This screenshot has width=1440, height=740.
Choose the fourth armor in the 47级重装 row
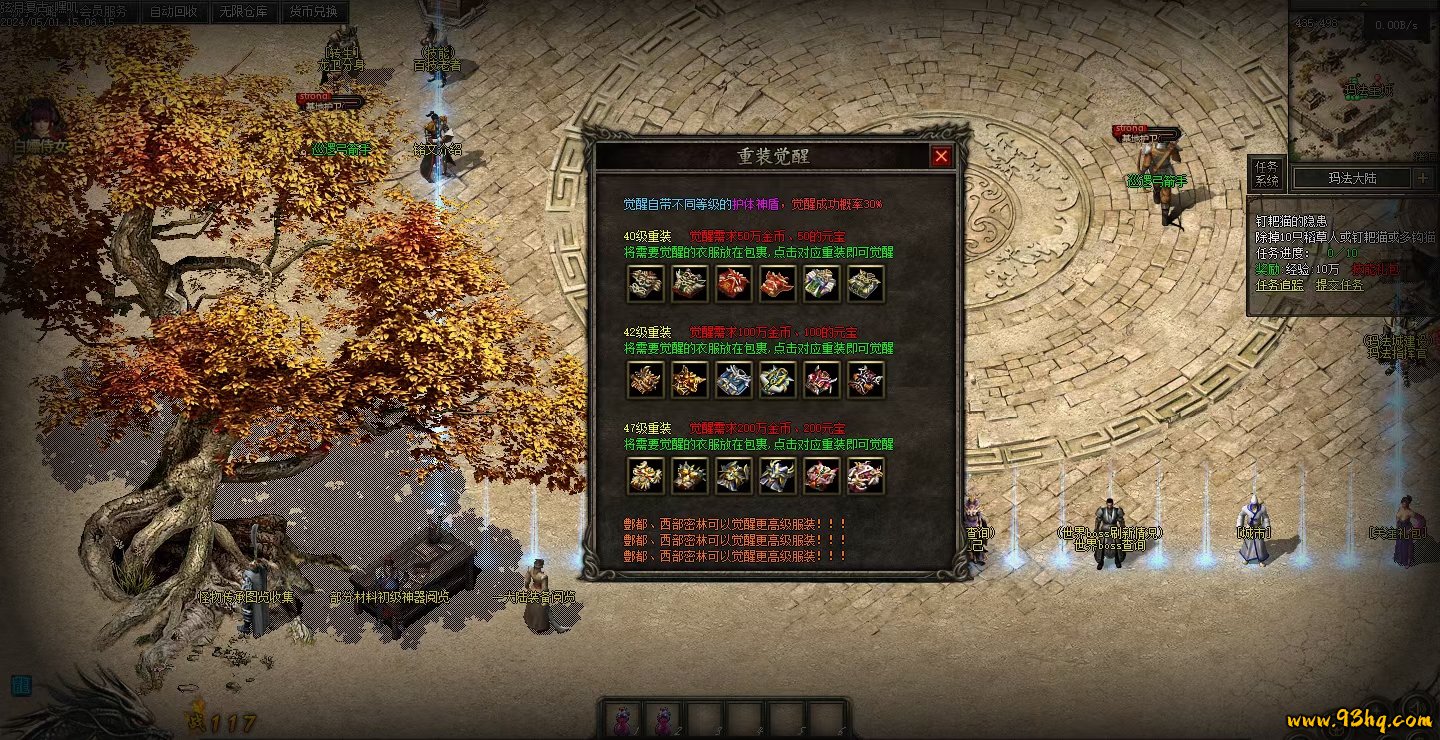coord(777,476)
